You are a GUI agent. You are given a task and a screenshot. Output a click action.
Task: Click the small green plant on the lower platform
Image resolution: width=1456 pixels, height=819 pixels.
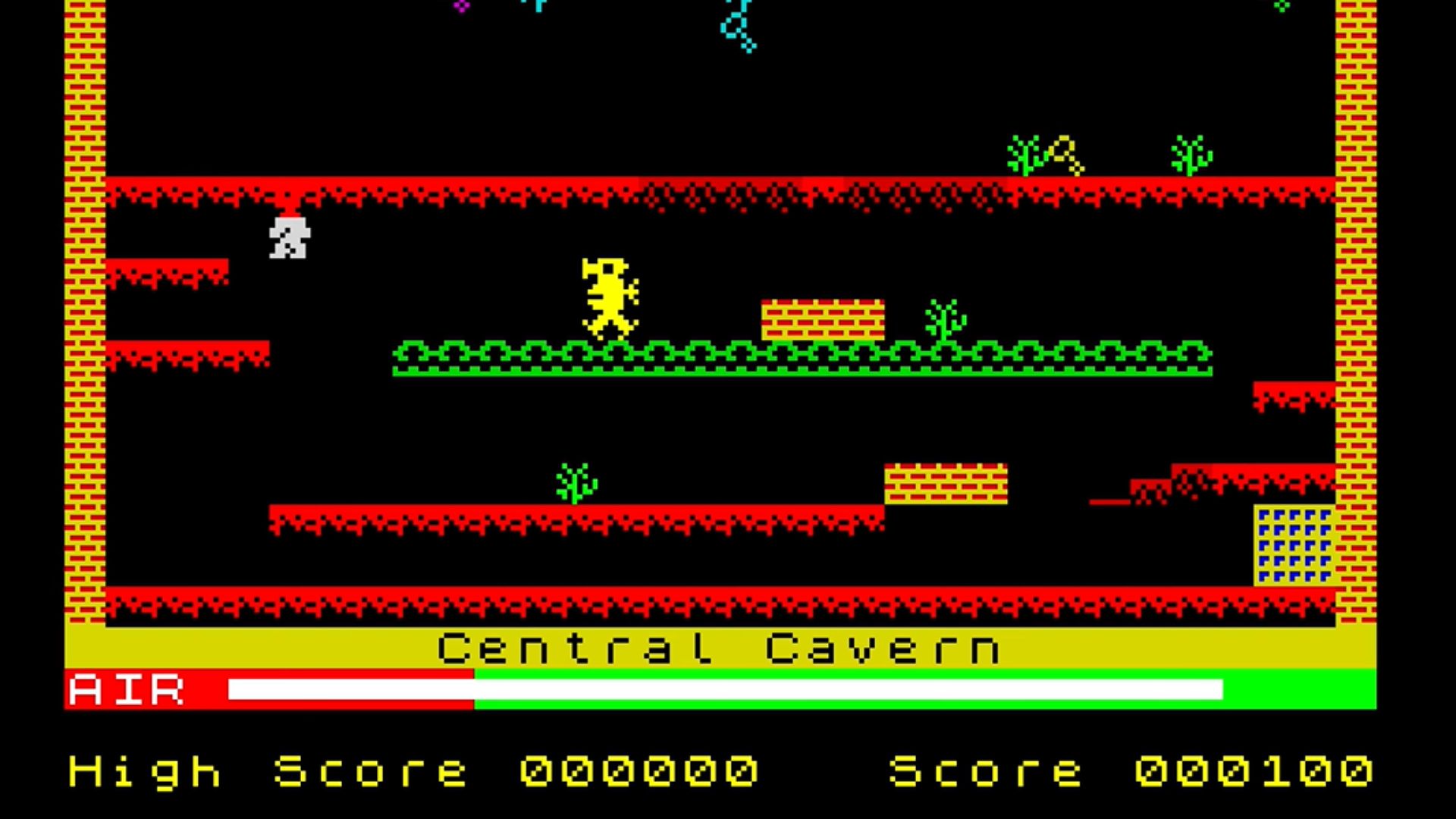(573, 482)
